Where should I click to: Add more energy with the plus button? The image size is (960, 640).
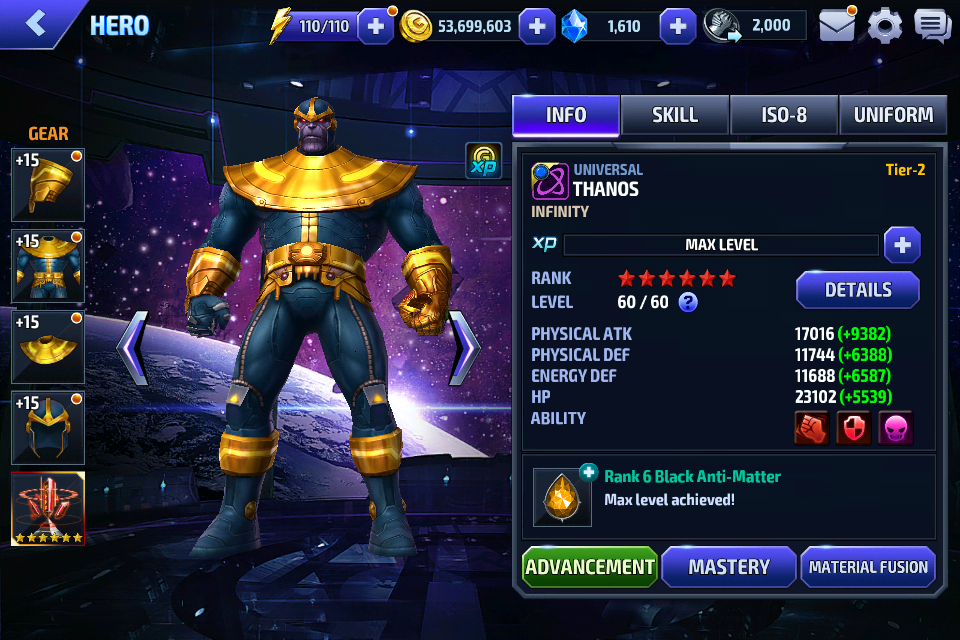(x=376, y=26)
